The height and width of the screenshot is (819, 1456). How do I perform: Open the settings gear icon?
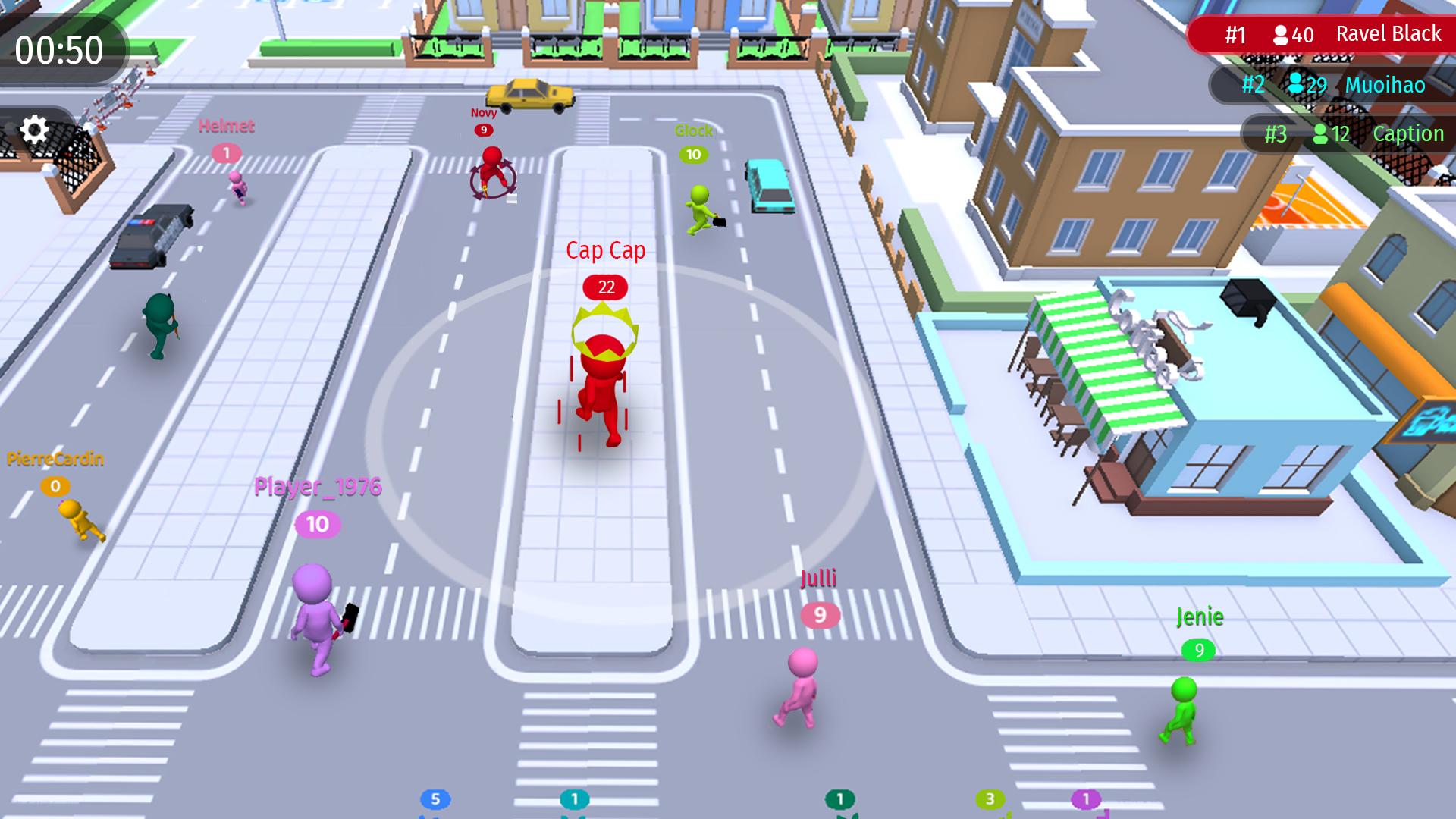coord(36,130)
